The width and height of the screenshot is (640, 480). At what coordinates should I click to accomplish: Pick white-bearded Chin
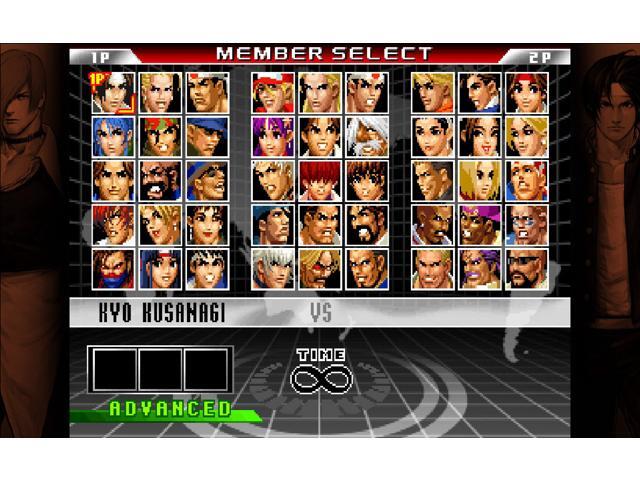366,136
